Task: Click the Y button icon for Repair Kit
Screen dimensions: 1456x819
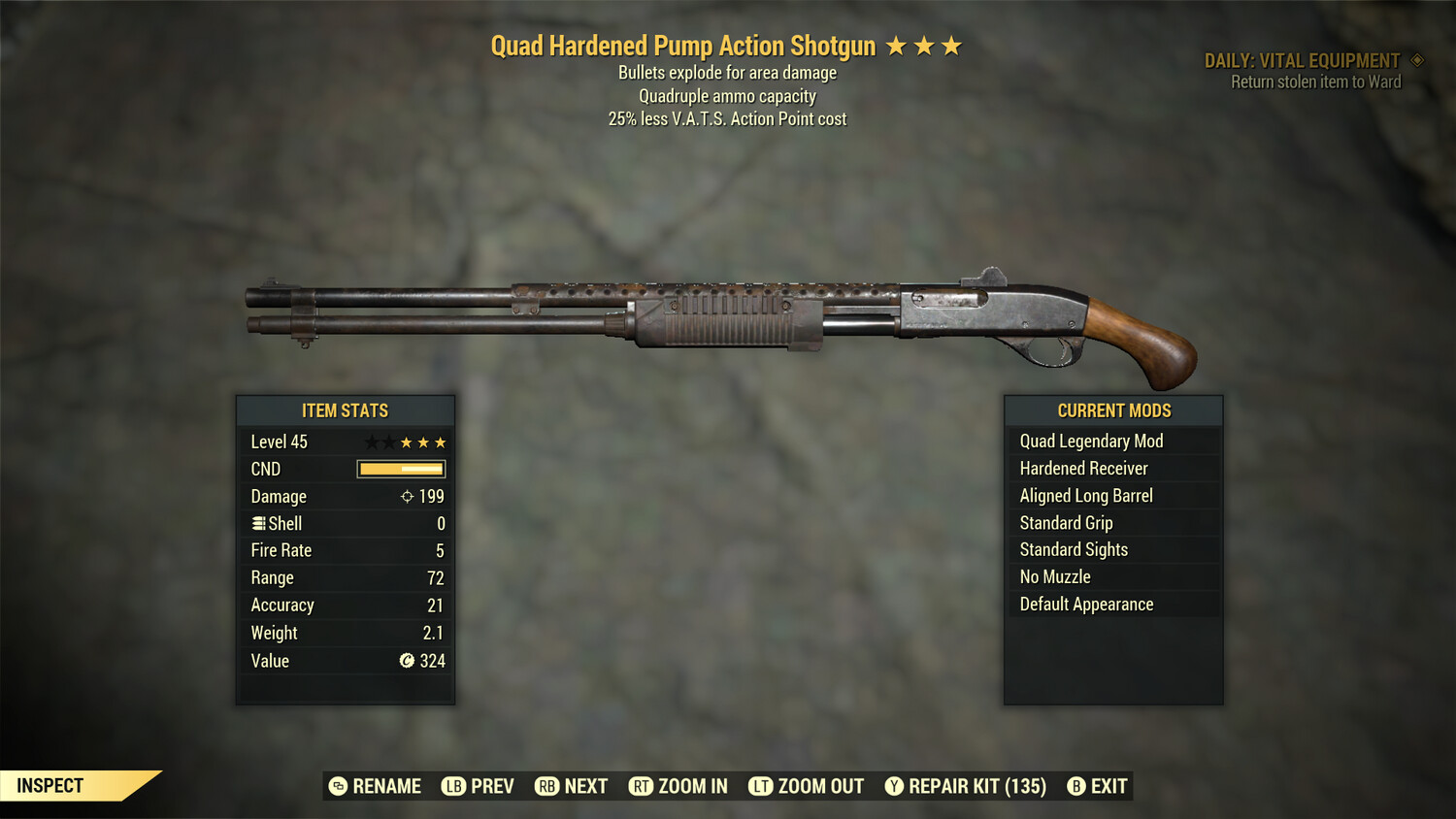Action: [x=893, y=786]
